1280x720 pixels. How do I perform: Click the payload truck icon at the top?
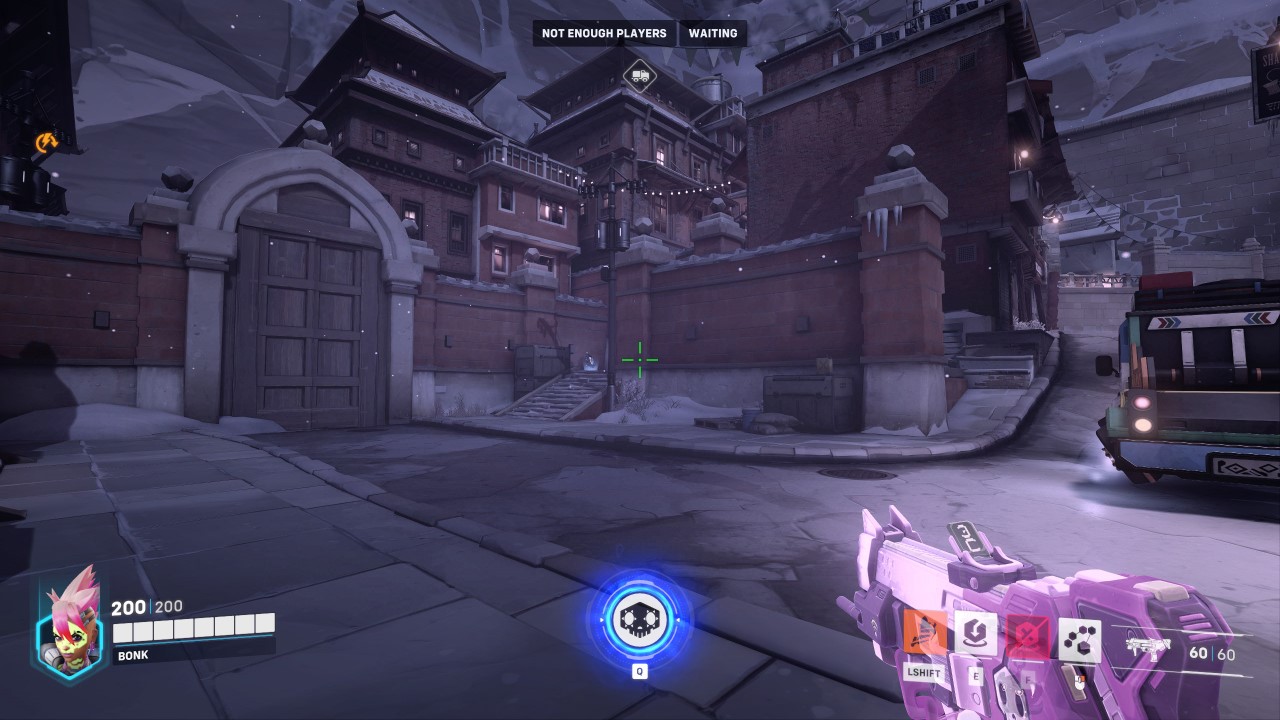[x=639, y=76]
